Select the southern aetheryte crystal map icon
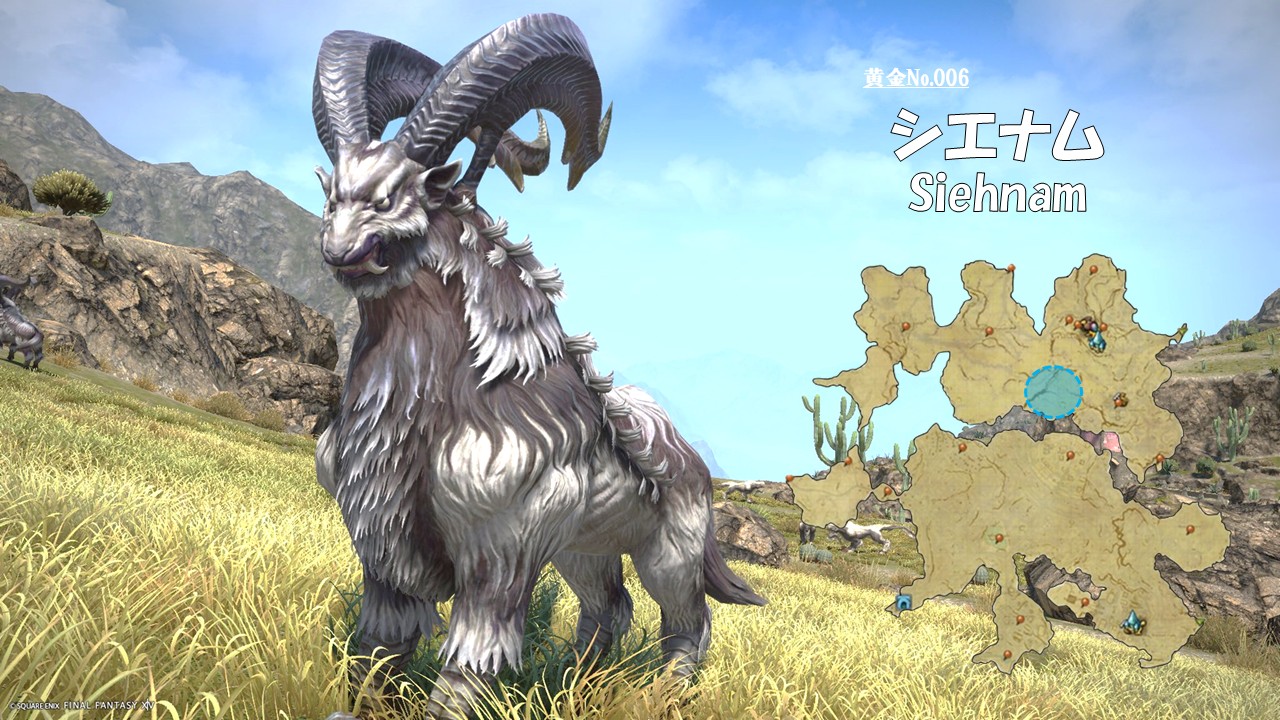This screenshot has height=720, width=1280. tap(1132, 622)
